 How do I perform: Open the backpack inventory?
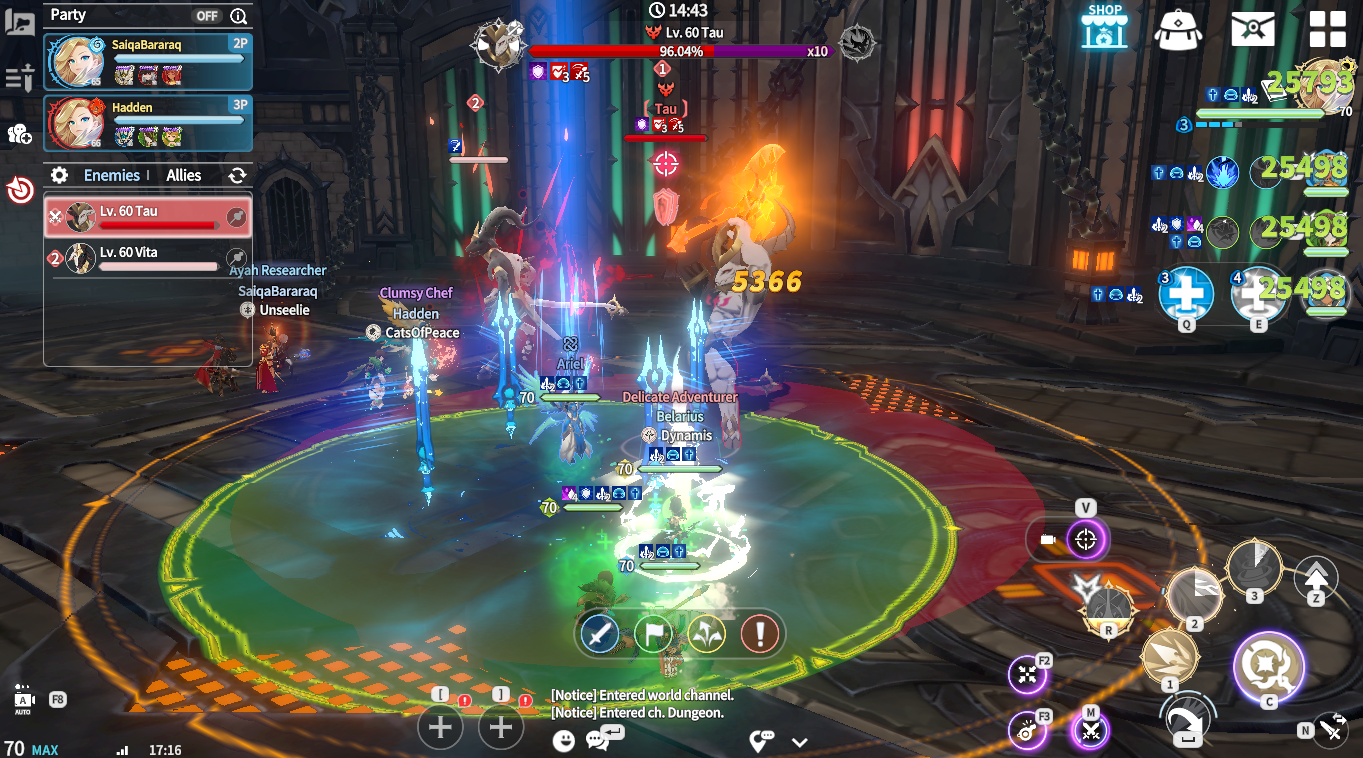[1178, 30]
